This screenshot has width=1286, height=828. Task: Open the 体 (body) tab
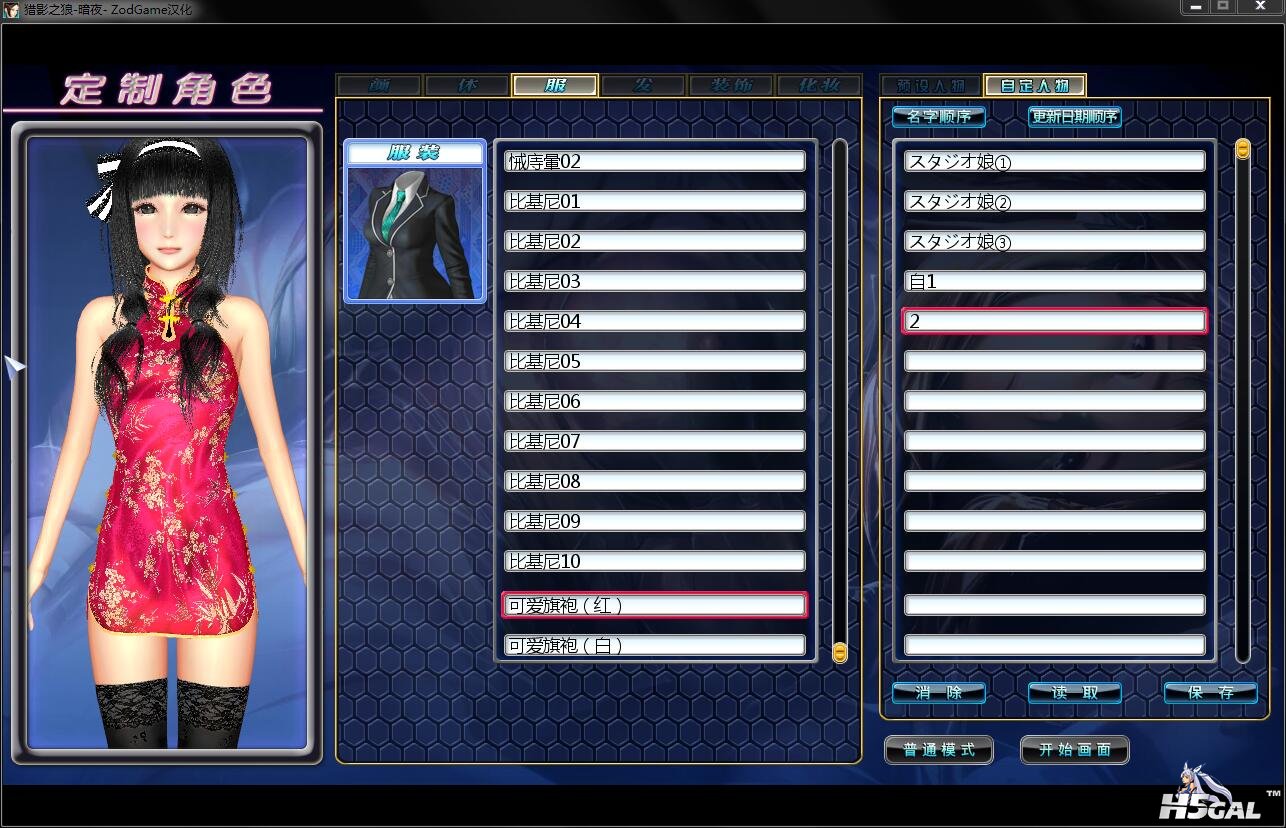467,86
